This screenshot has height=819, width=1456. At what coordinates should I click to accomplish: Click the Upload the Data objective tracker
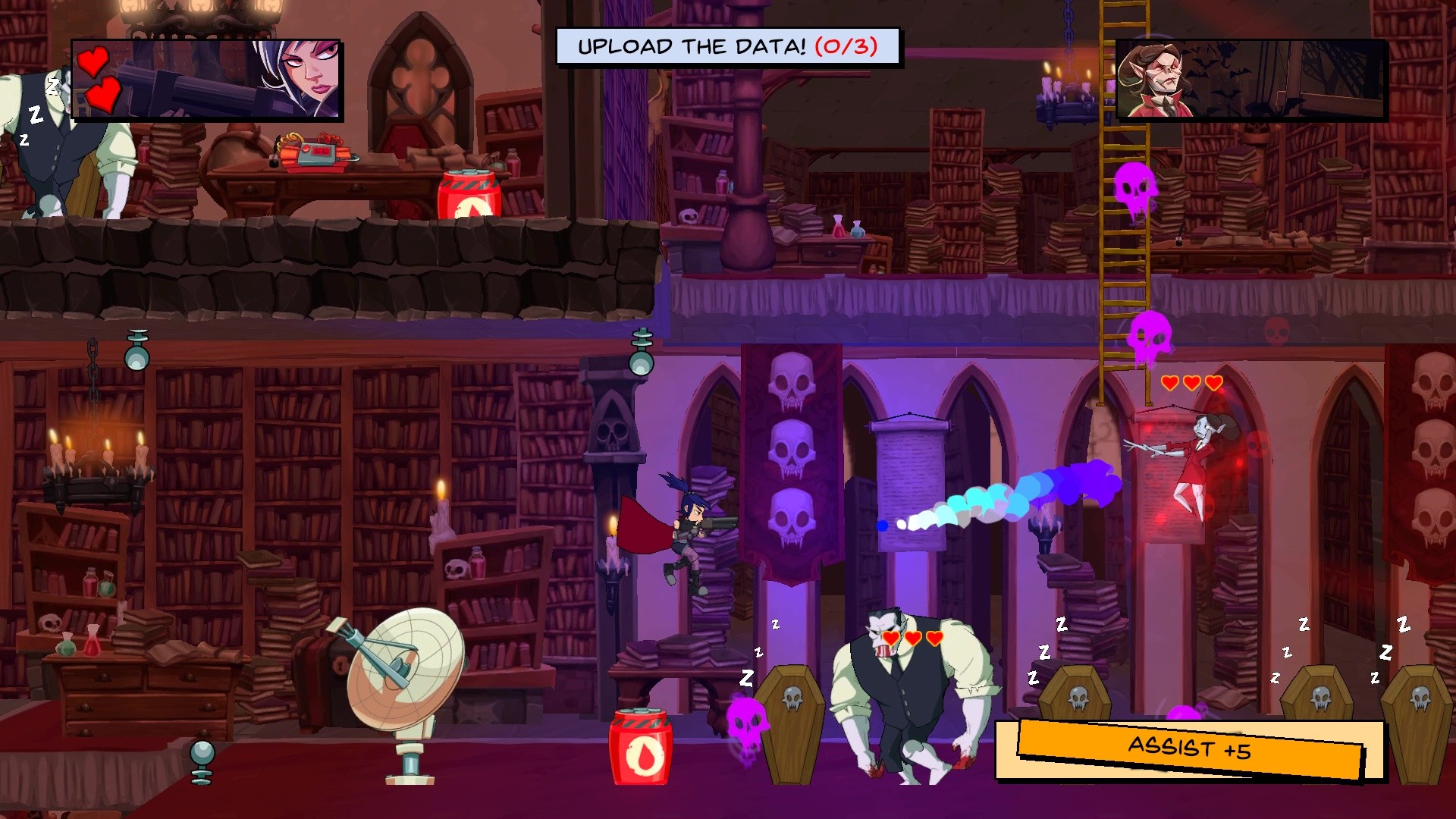(727, 47)
